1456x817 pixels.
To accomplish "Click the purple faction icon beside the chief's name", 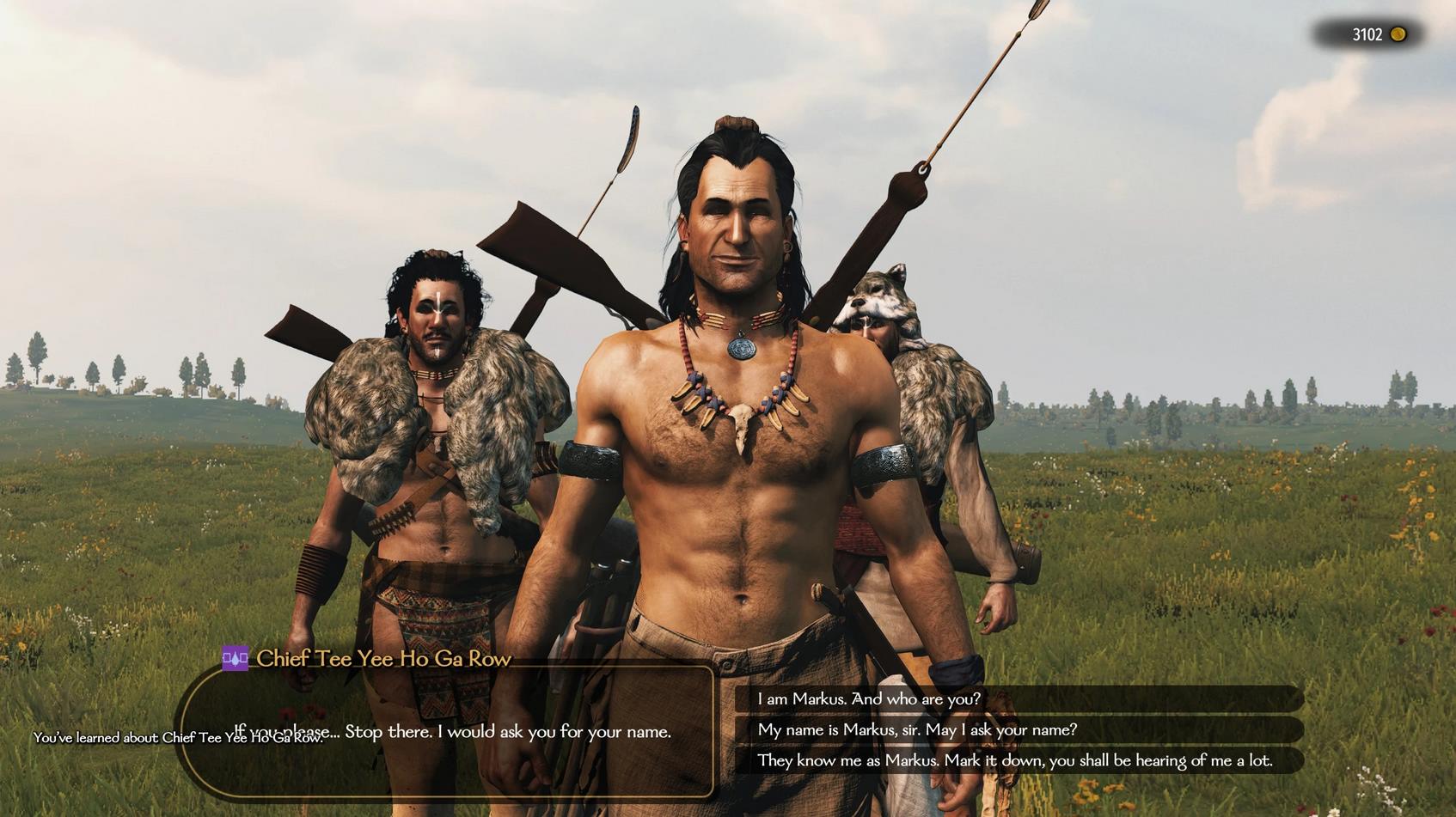I will click(235, 659).
